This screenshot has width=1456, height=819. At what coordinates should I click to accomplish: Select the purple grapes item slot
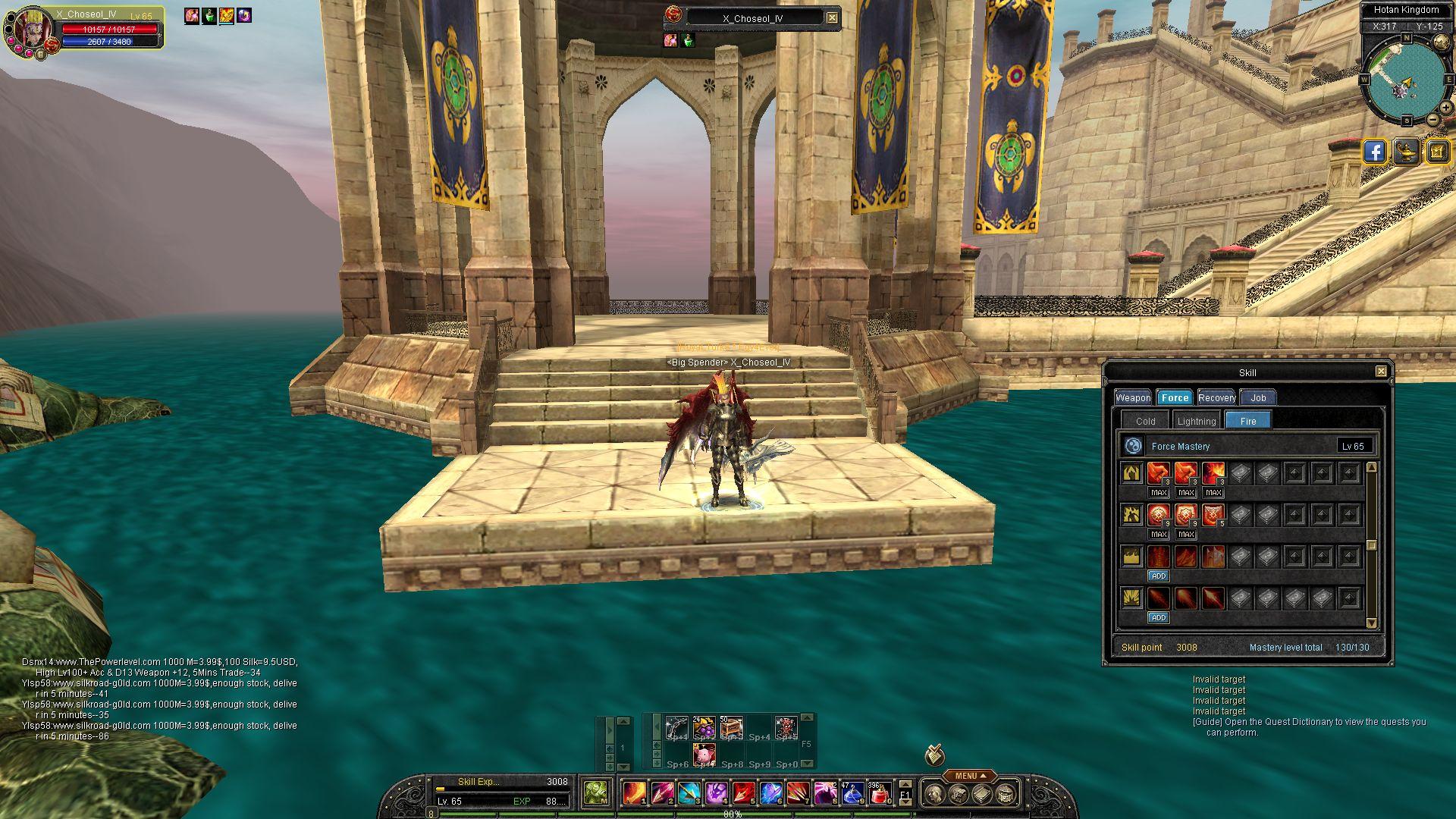704,727
